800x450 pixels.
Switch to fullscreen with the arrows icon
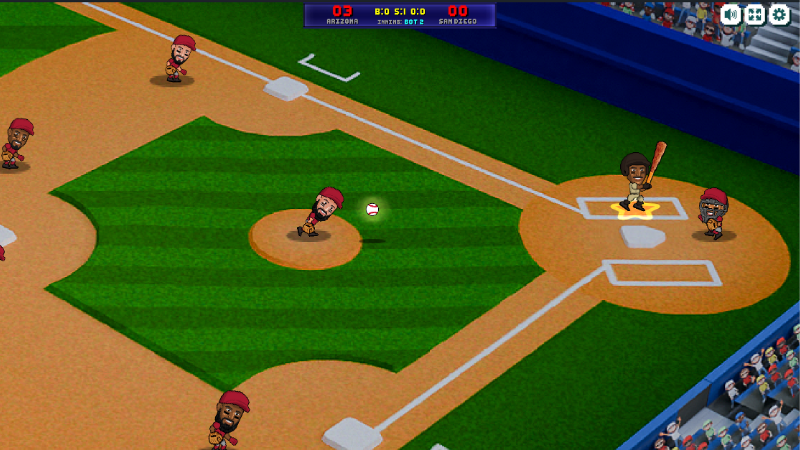click(x=755, y=14)
